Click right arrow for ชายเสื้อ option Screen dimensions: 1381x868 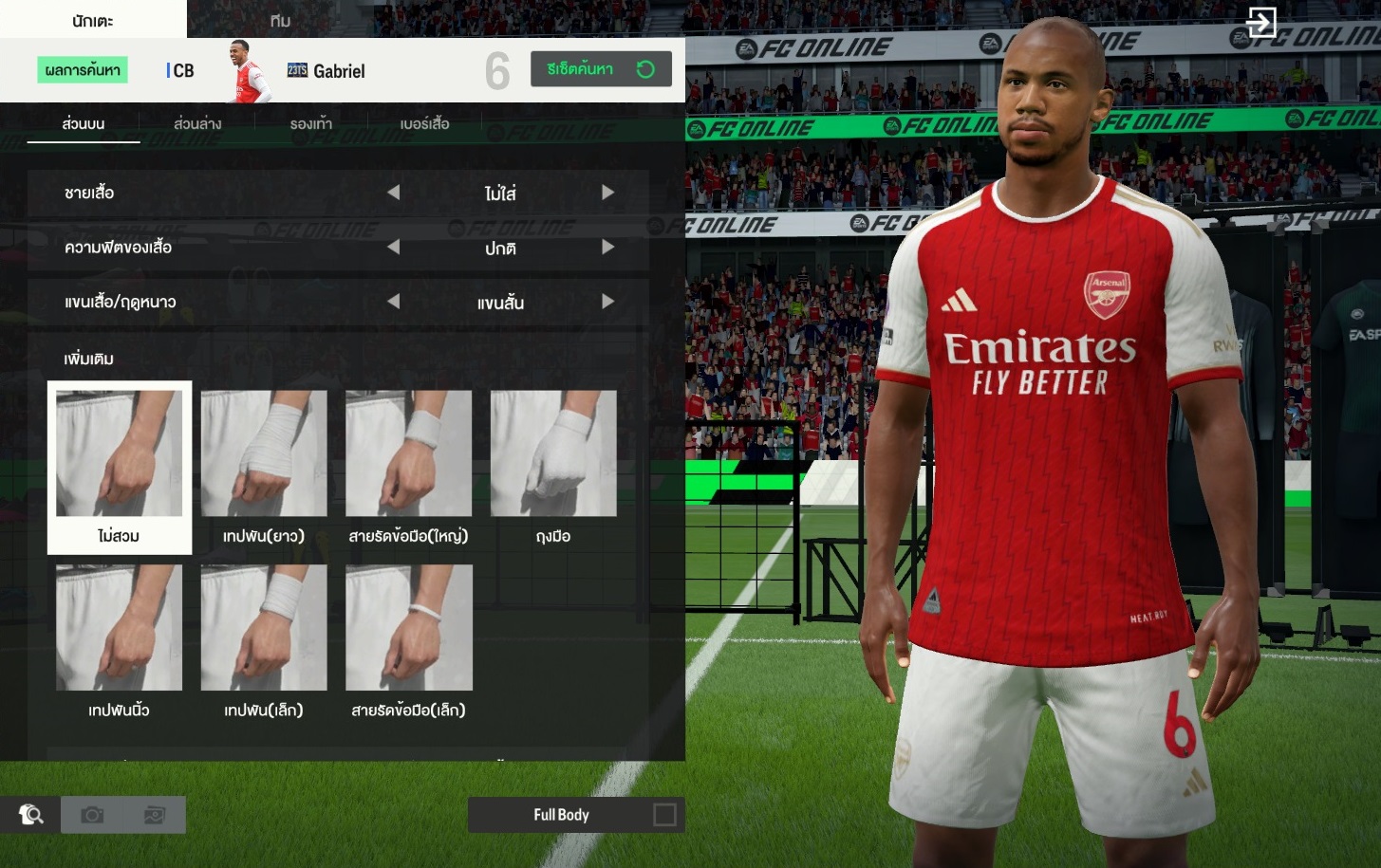tap(607, 193)
